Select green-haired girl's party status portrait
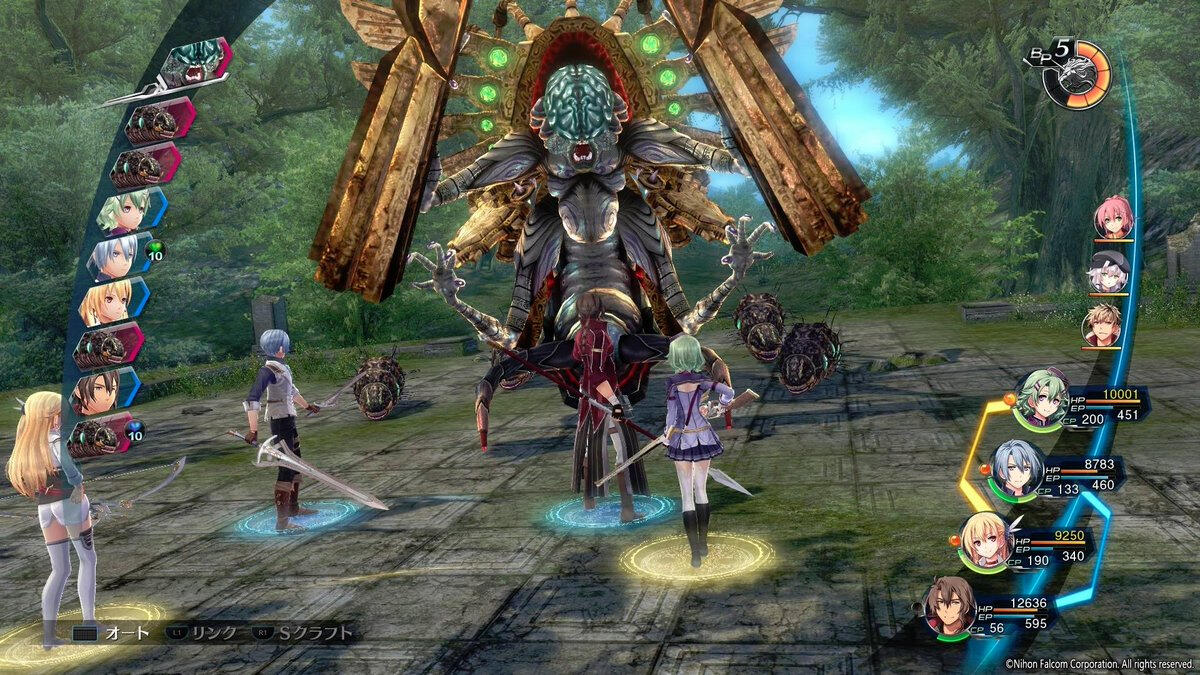Screen dimensions: 1200x675 pos(1041,398)
